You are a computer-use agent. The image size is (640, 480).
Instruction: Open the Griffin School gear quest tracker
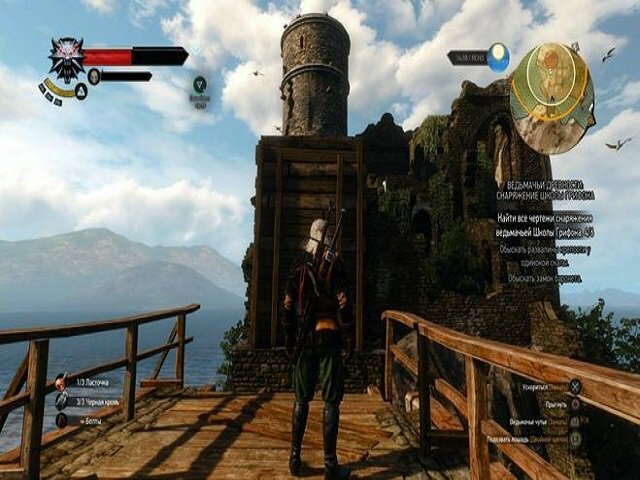click(548, 190)
